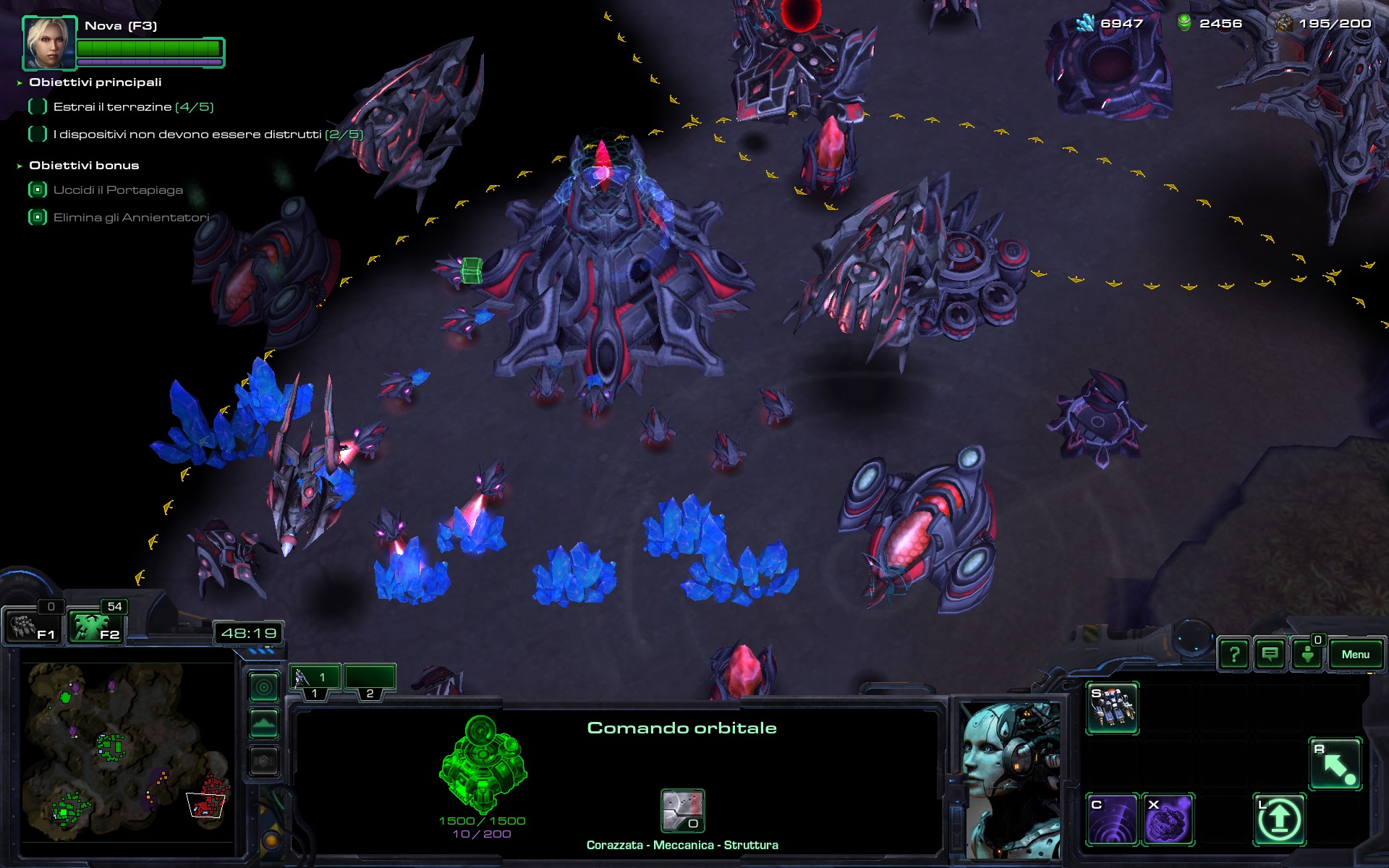Click the Orbital Command green wireframe

(483, 763)
